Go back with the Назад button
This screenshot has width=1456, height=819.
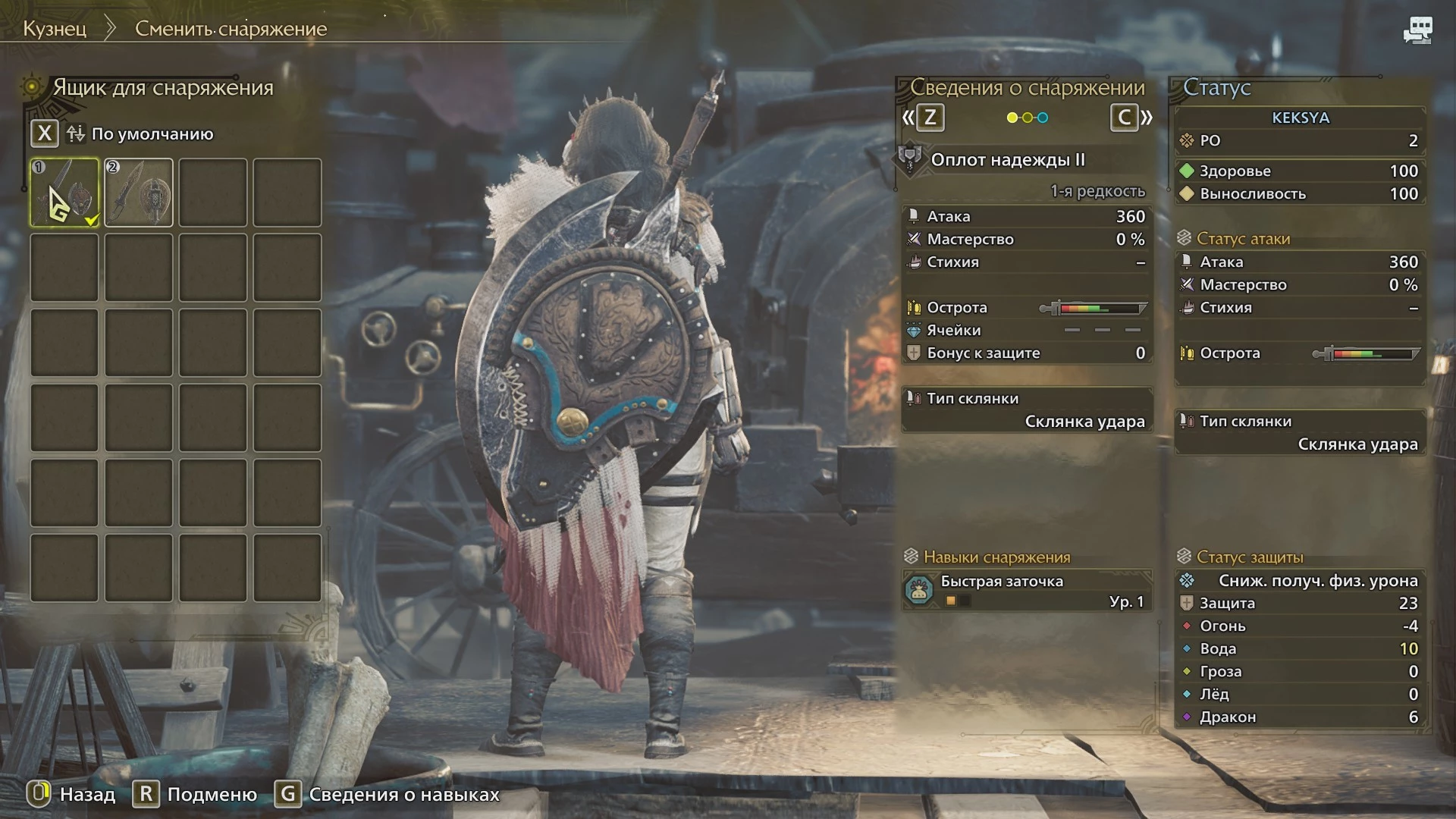[73, 794]
